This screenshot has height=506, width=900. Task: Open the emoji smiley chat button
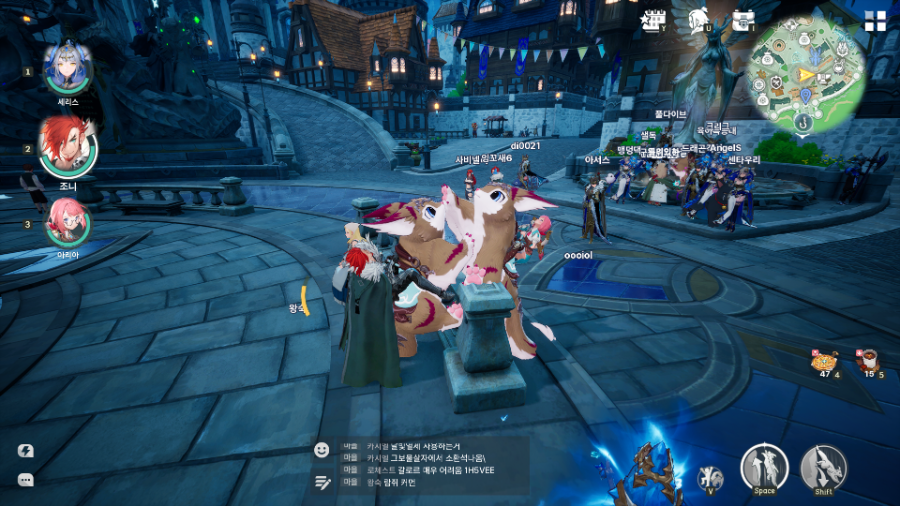click(x=322, y=450)
